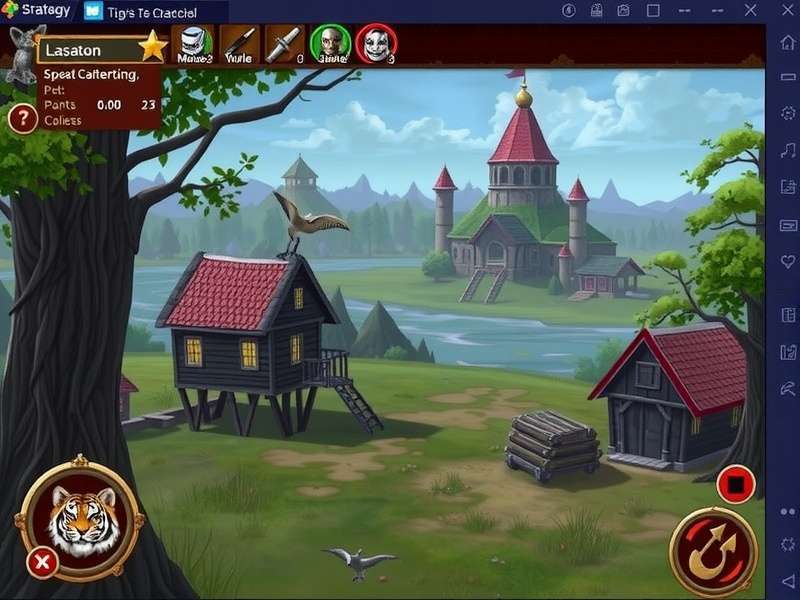Open the Lasaton name banner
Viewport: 800px width, 600px height.
tap(90, 49)
